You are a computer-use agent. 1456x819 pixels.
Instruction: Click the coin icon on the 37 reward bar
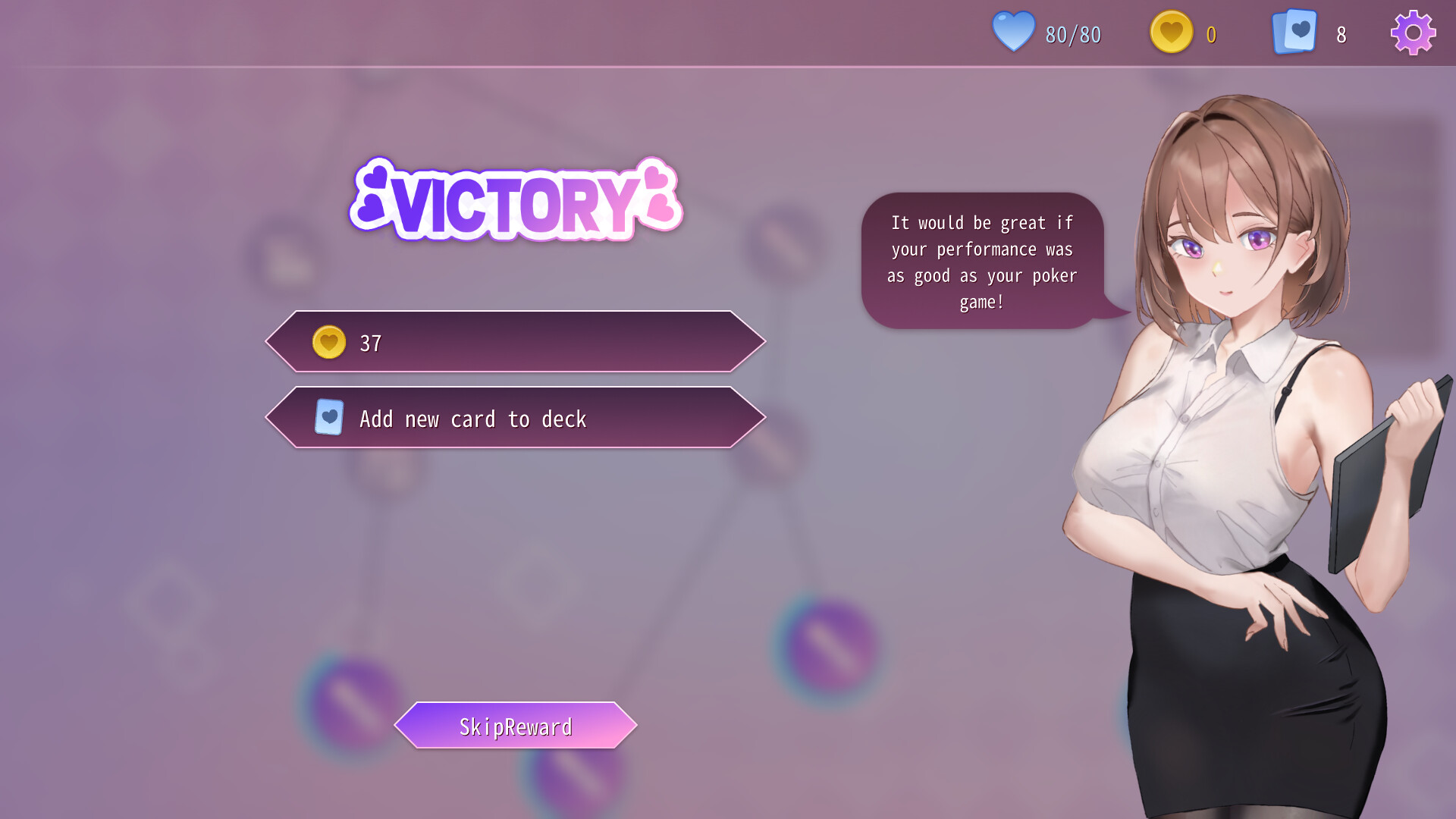click(328, 341)
